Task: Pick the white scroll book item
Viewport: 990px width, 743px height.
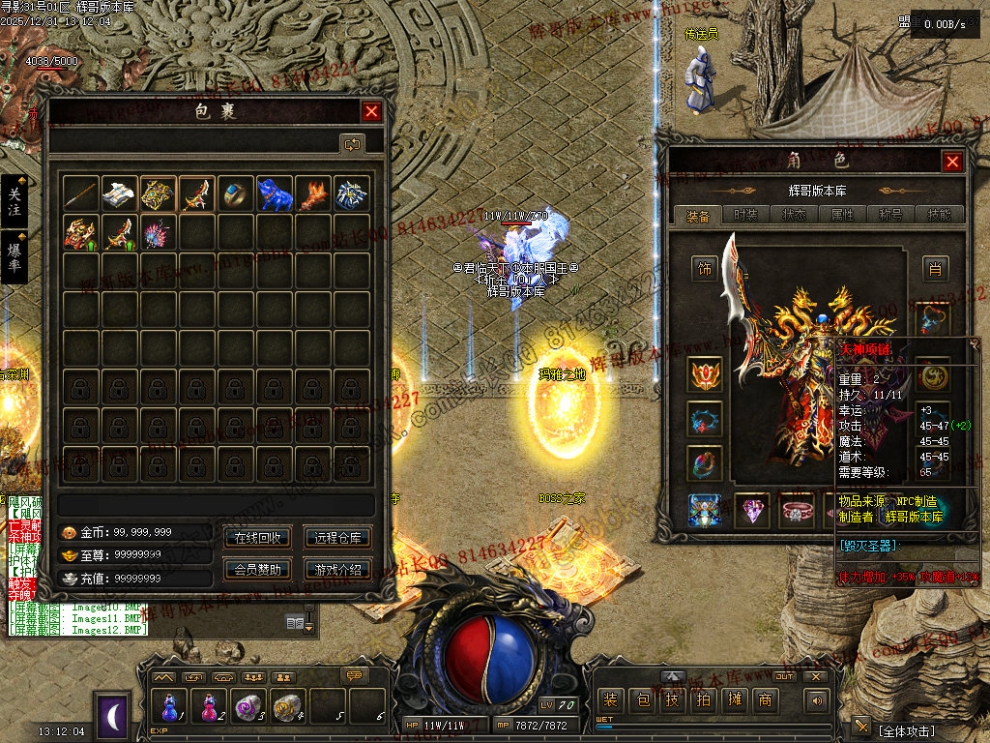Action: point(119,195)
